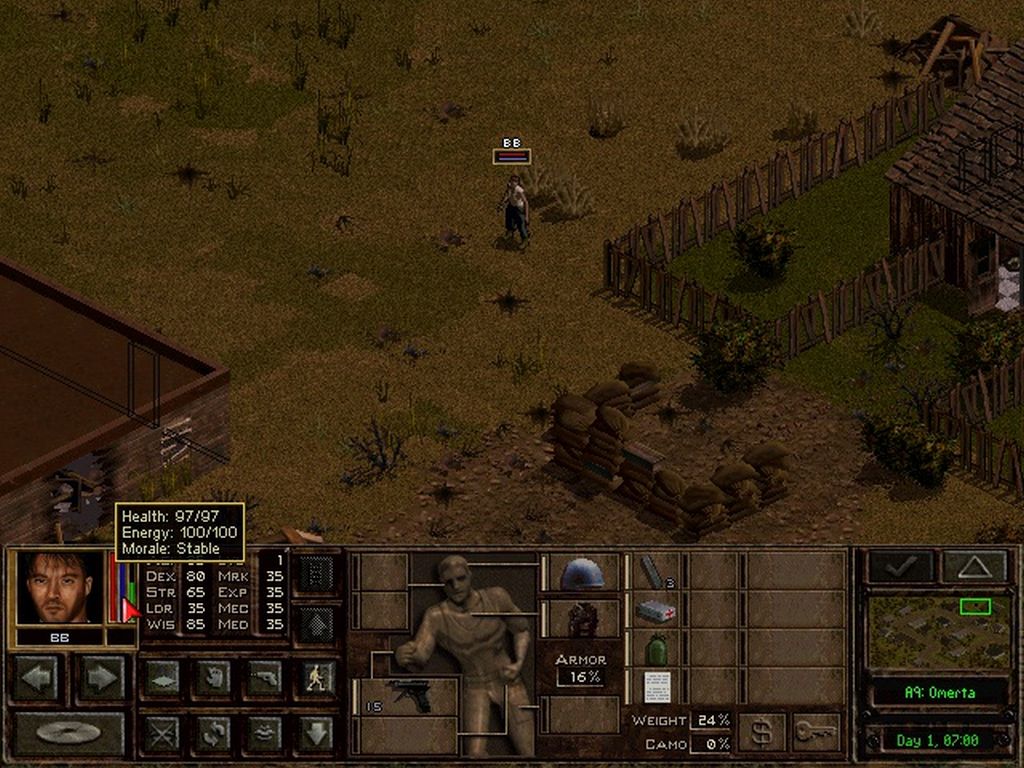1024x768 pixels.
Task: Click the dollar sign money button
Action: tap(761, 733)
